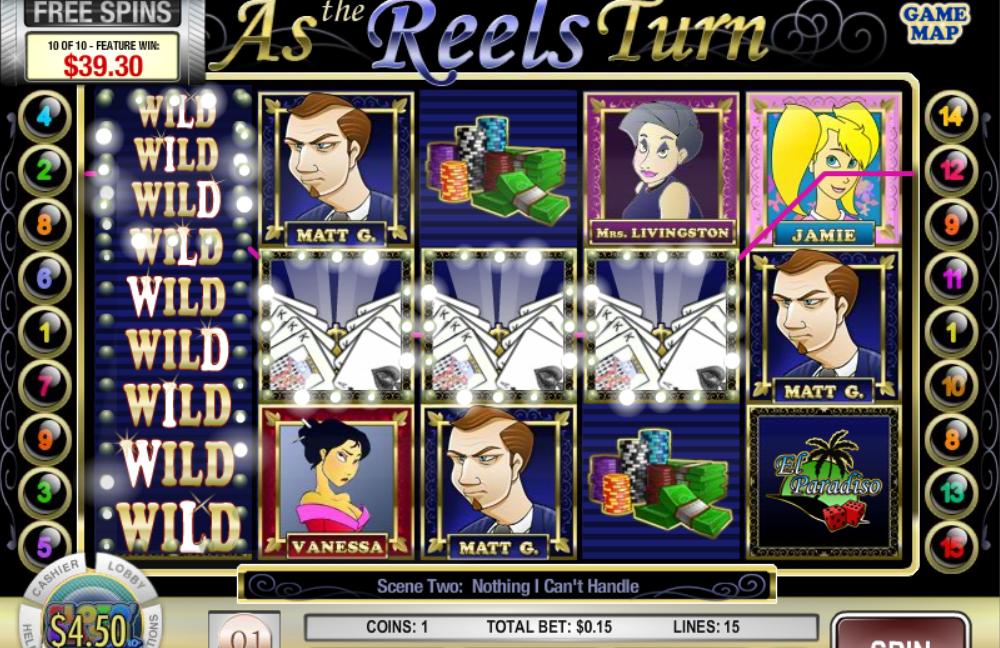
Task: Select payline number 4
Action: (x=45, y=116)
